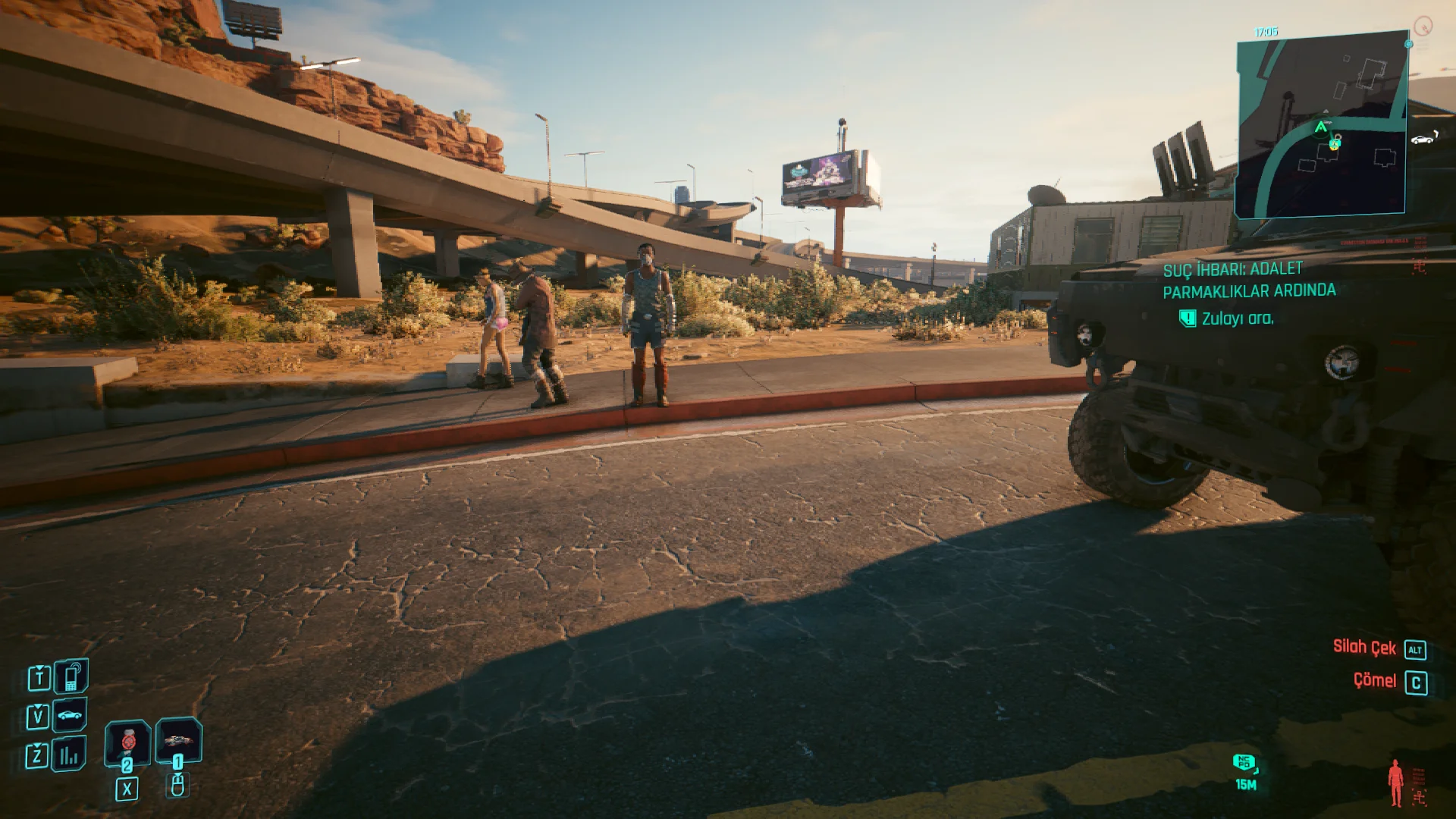Open the phone quick-access icon
The height and width of the screenshot is (819, 1456).
coord(71,676)
